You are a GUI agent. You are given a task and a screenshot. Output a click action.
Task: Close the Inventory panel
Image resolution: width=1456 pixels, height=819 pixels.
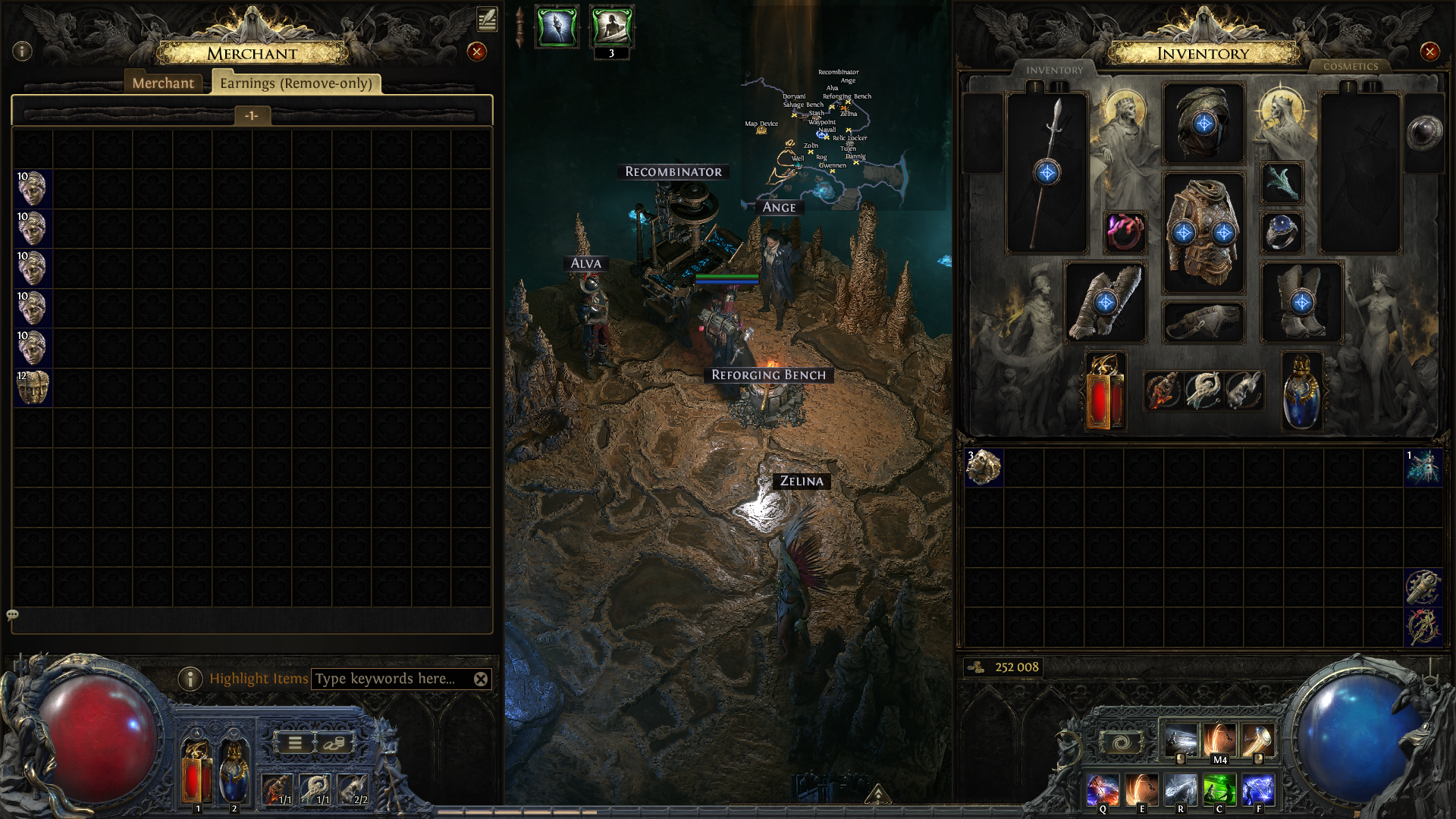click(x=1429, y=52)
